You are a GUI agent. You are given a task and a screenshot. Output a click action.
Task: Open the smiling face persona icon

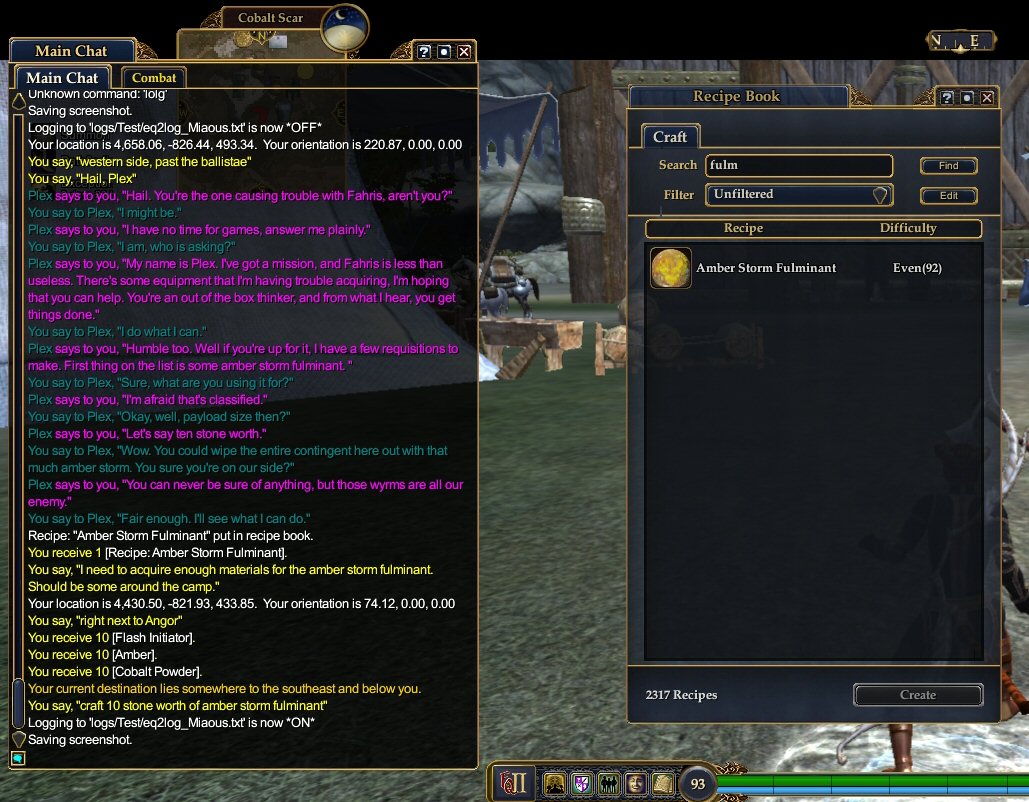(x=634, y=784)
